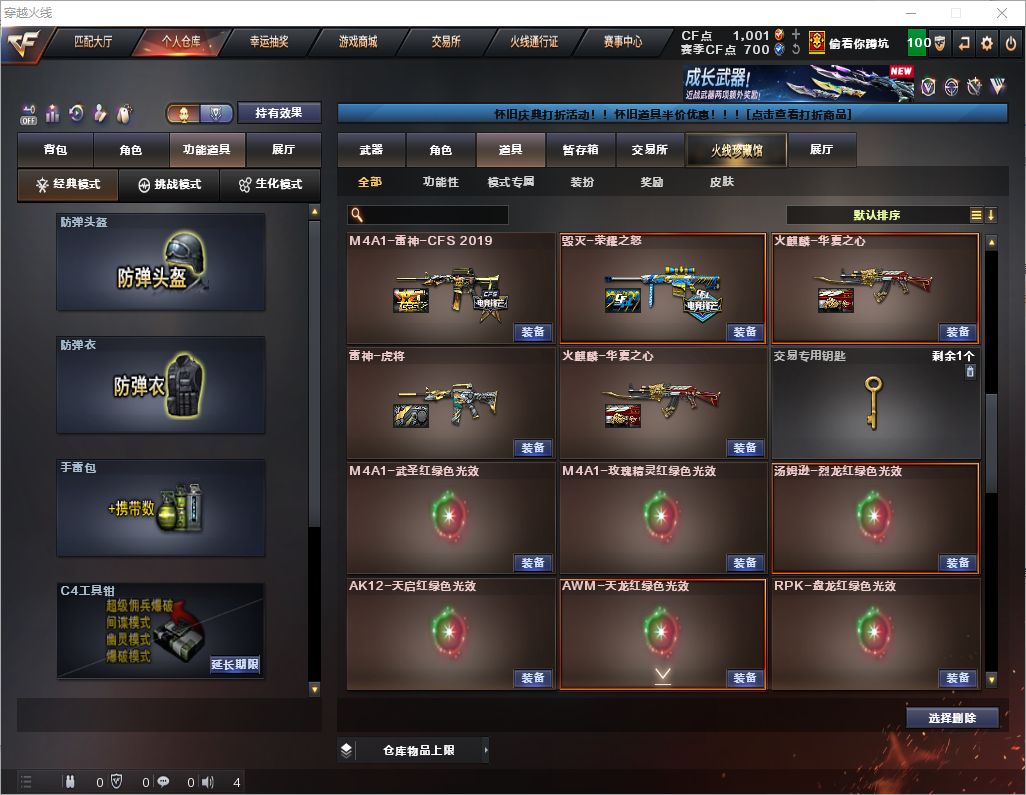This screenshot has height=795, width=1026.
Task: Switch to the 赛事中心 tab
Action: (x=622, y=42)
